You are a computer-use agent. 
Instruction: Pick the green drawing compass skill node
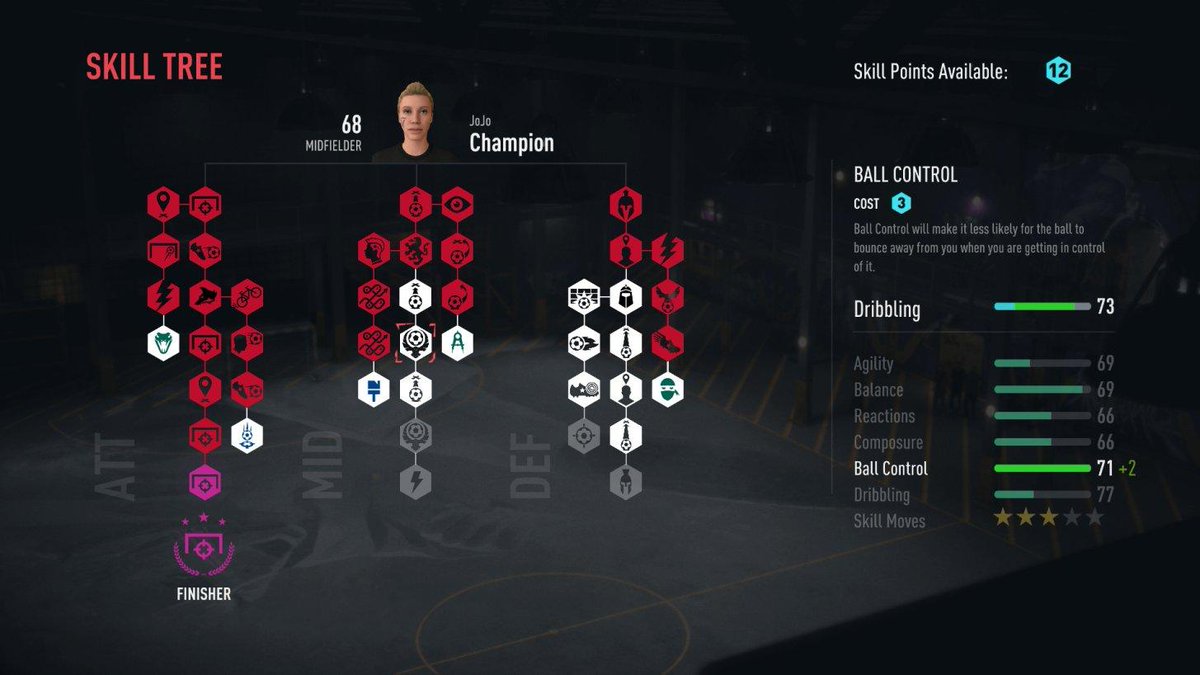tap(457, 342)
